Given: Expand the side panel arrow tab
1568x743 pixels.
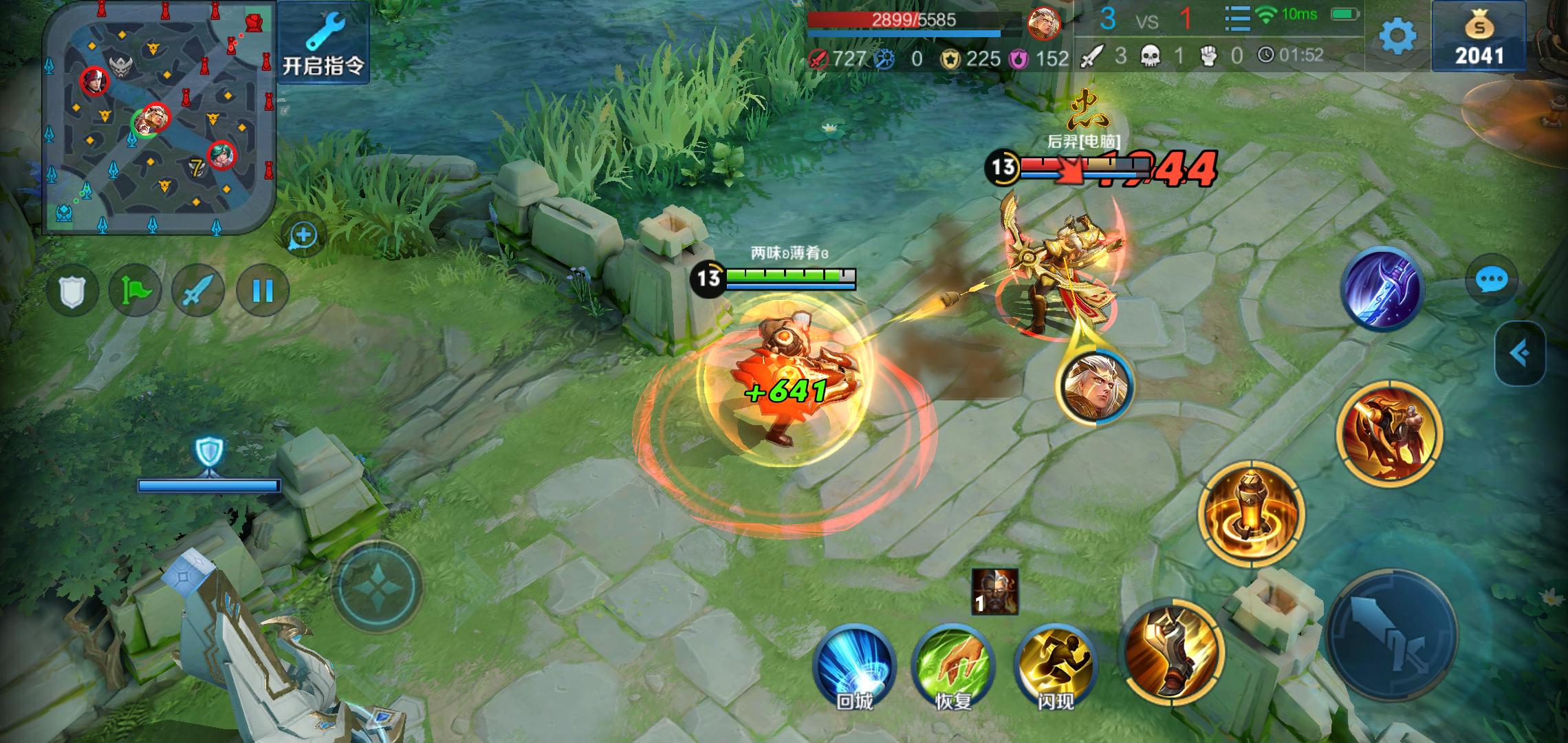Looking at the screenshot, I should (1520, 354).
